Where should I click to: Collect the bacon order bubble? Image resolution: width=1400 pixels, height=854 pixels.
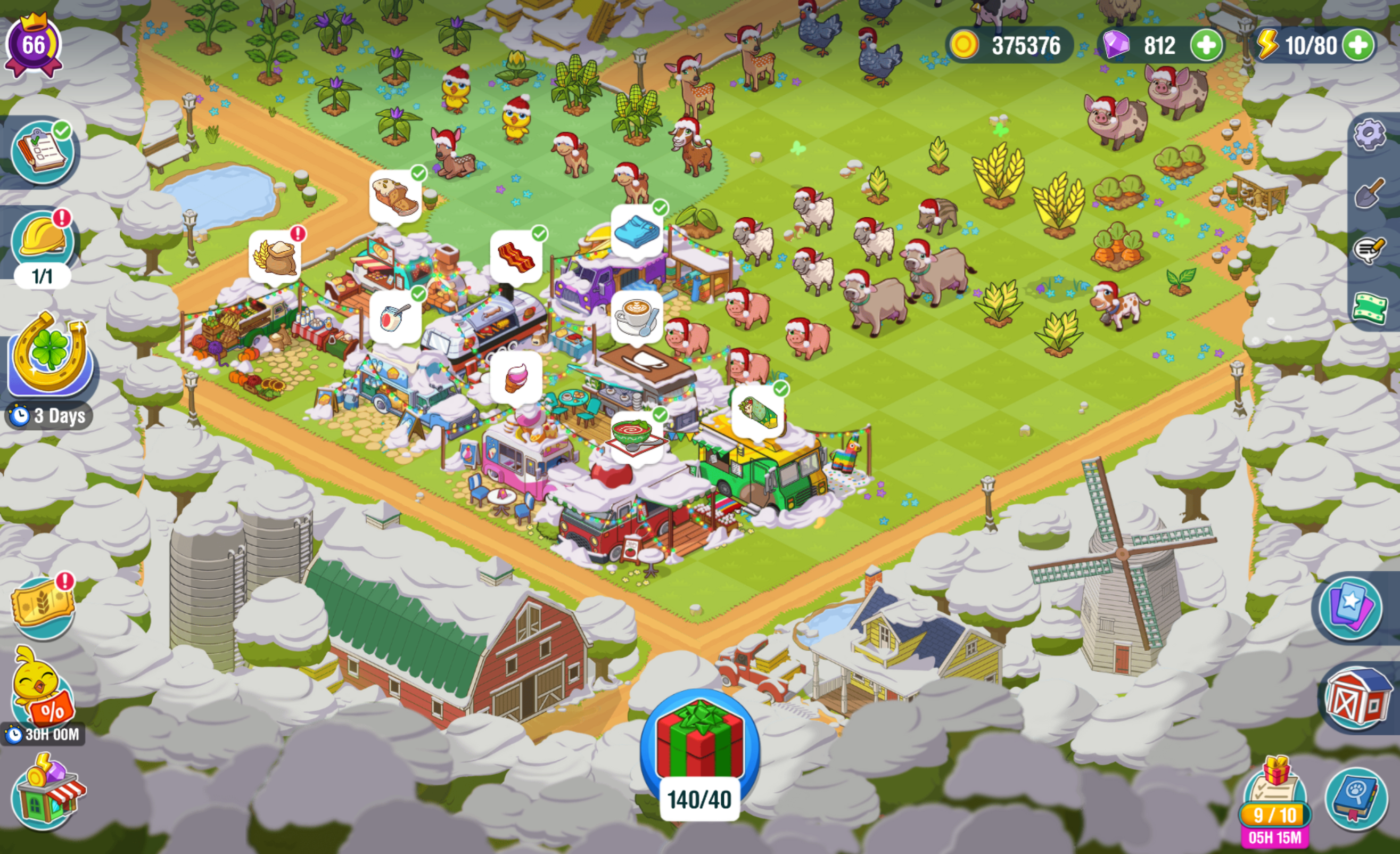click(x=516, y=257)
